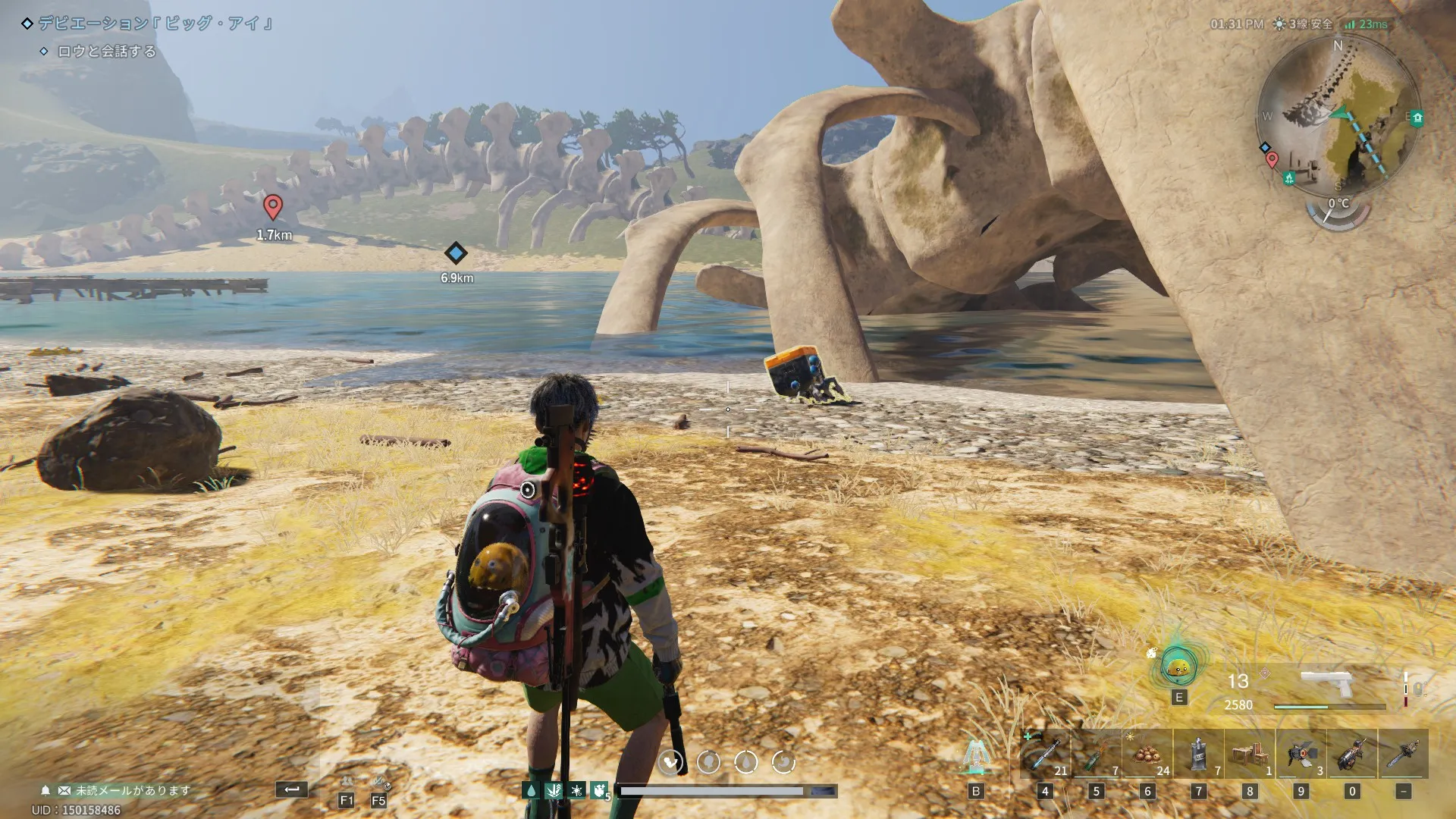This screenshot has width=1456, height=819.
Task: Select the grey pouch hotbar slot
Action: click(x=1198, y=754)
